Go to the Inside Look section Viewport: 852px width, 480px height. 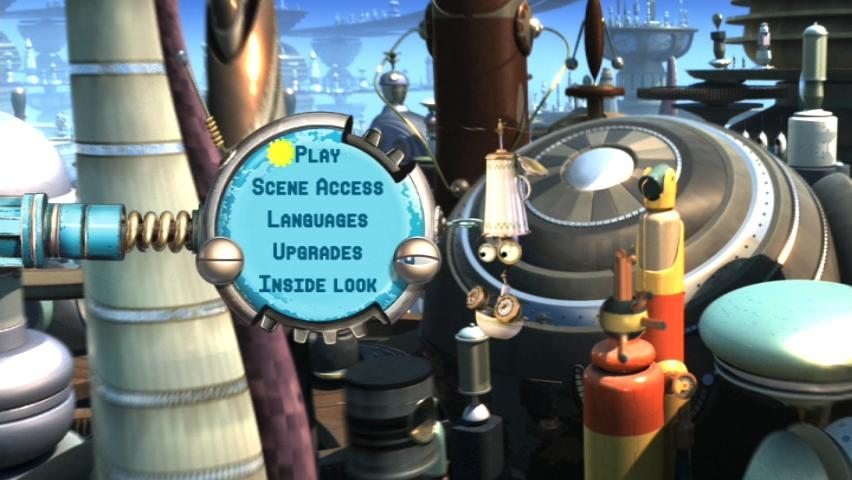(x=317, y=284)
